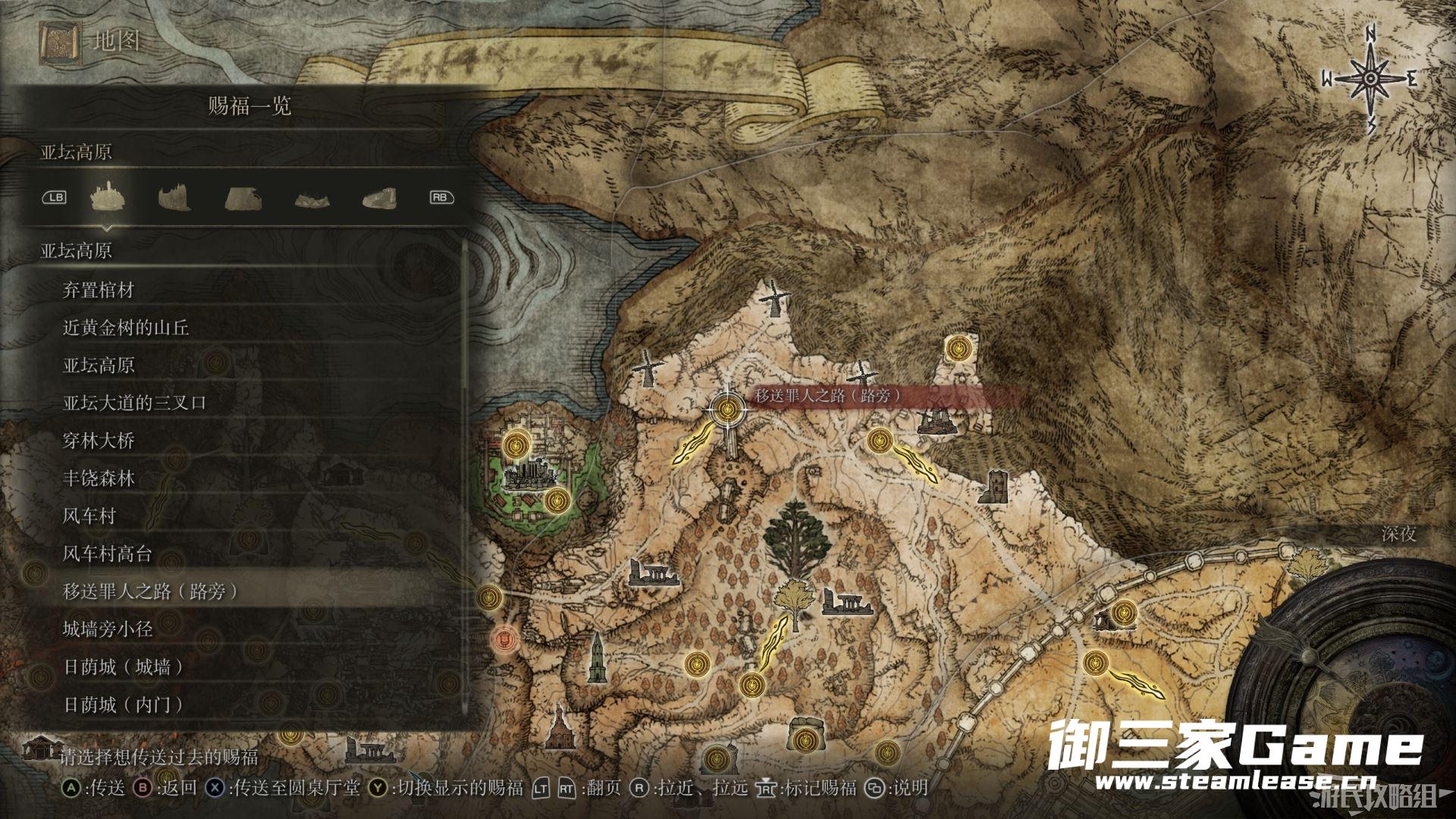
Task: Click the large Minor Erdtree map icon
Action: pyautogui.click(x=795, y=540)
